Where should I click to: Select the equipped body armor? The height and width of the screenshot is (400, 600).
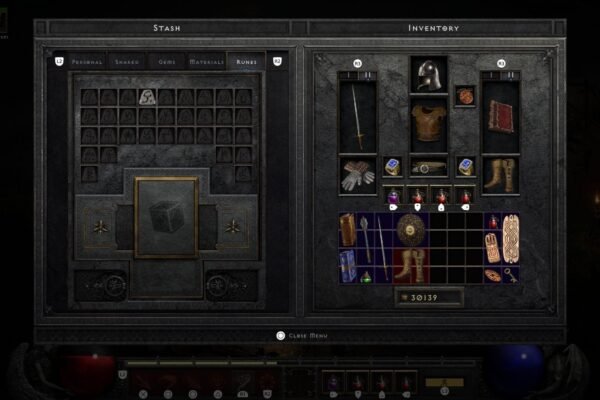(x=428, y=122)
